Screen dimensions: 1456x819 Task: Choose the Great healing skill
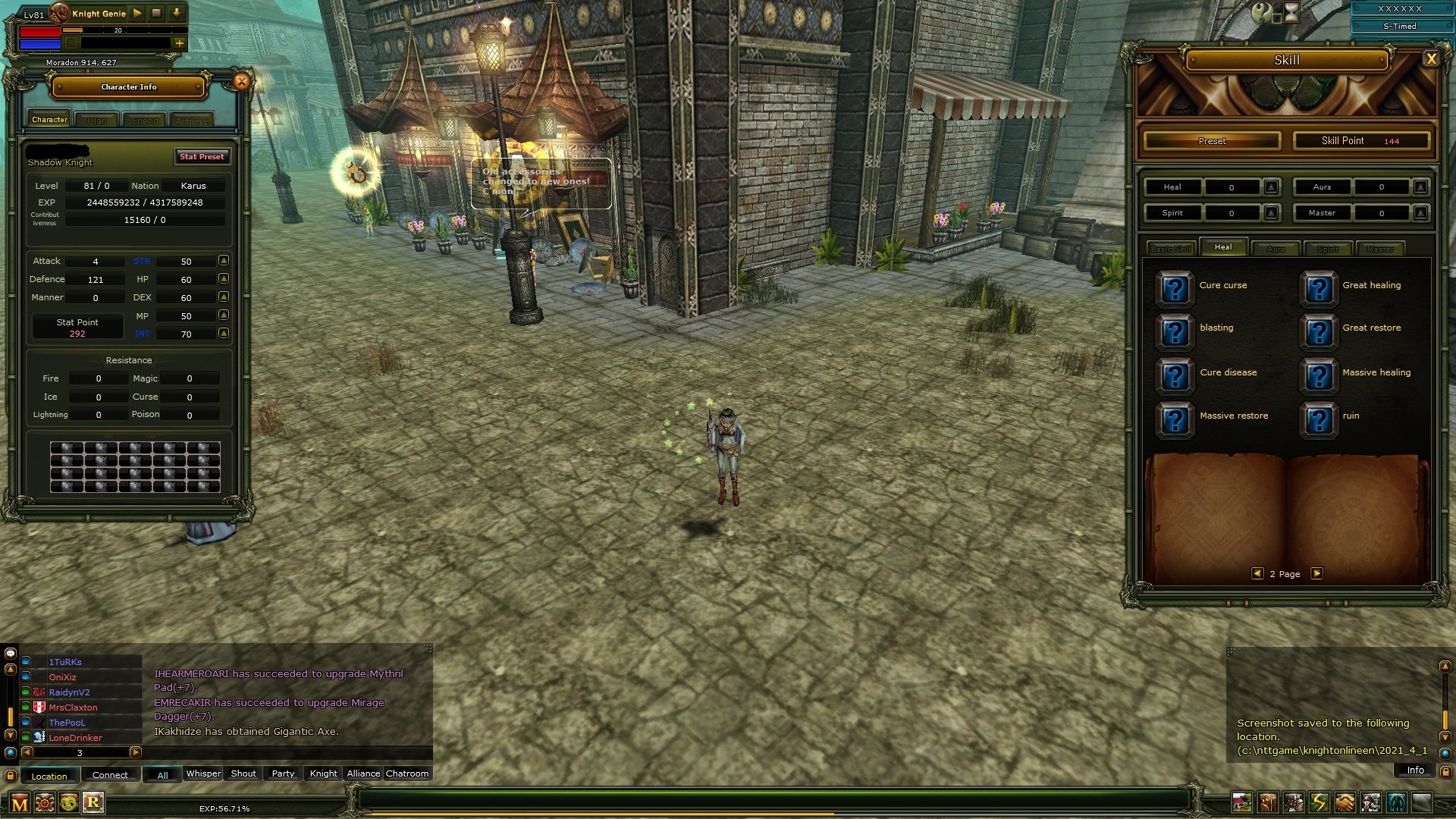1319,288
